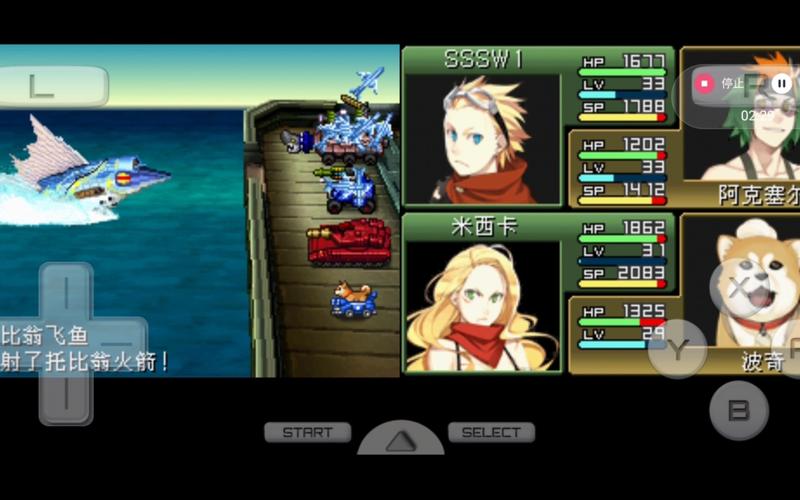Tap the up arrow on the D-pad
The height and width of the screenshot is (500, 800).
[66, 291]
